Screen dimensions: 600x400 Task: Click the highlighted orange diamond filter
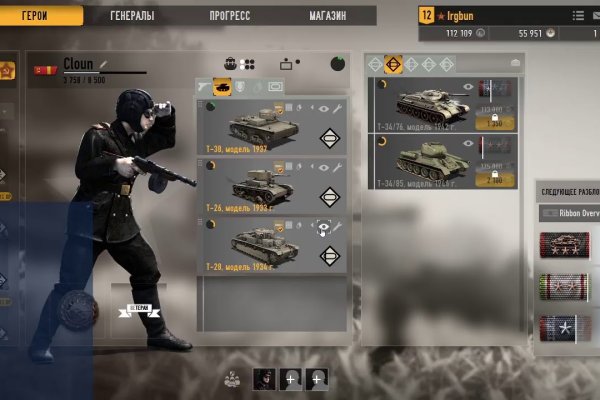point(393,63)
